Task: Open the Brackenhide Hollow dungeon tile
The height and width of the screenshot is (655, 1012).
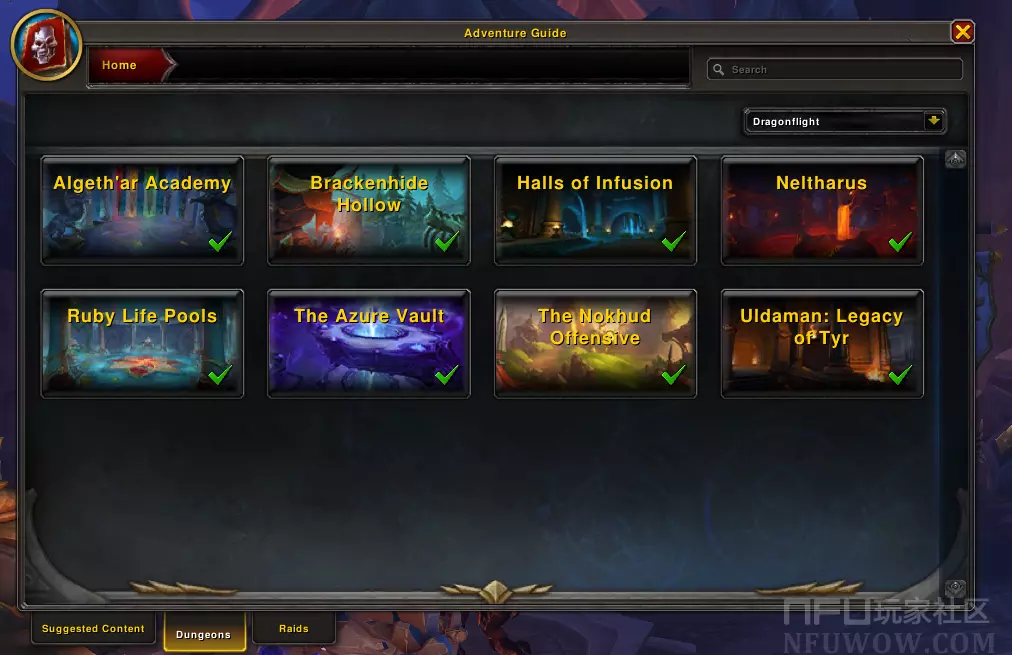Action: (x=369, y=210)
